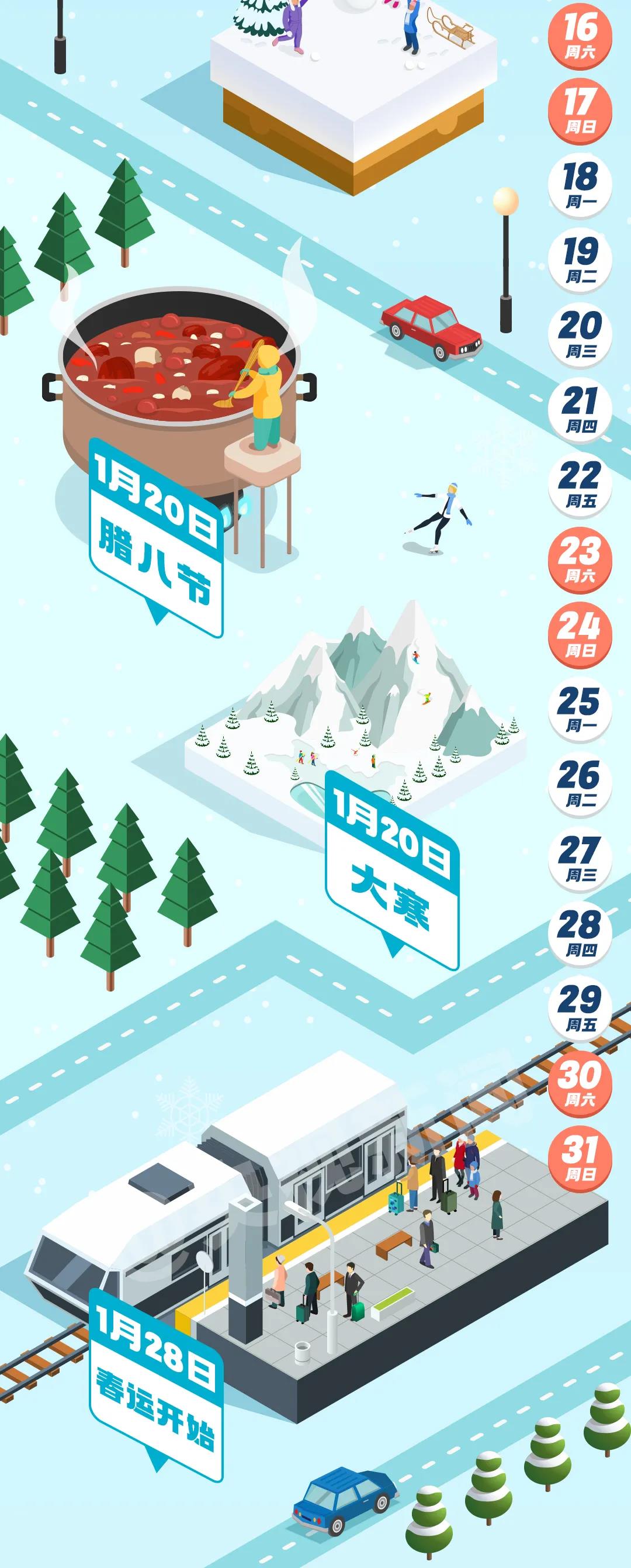Choose date 24 Sunday marker

(x=580, y=635)
